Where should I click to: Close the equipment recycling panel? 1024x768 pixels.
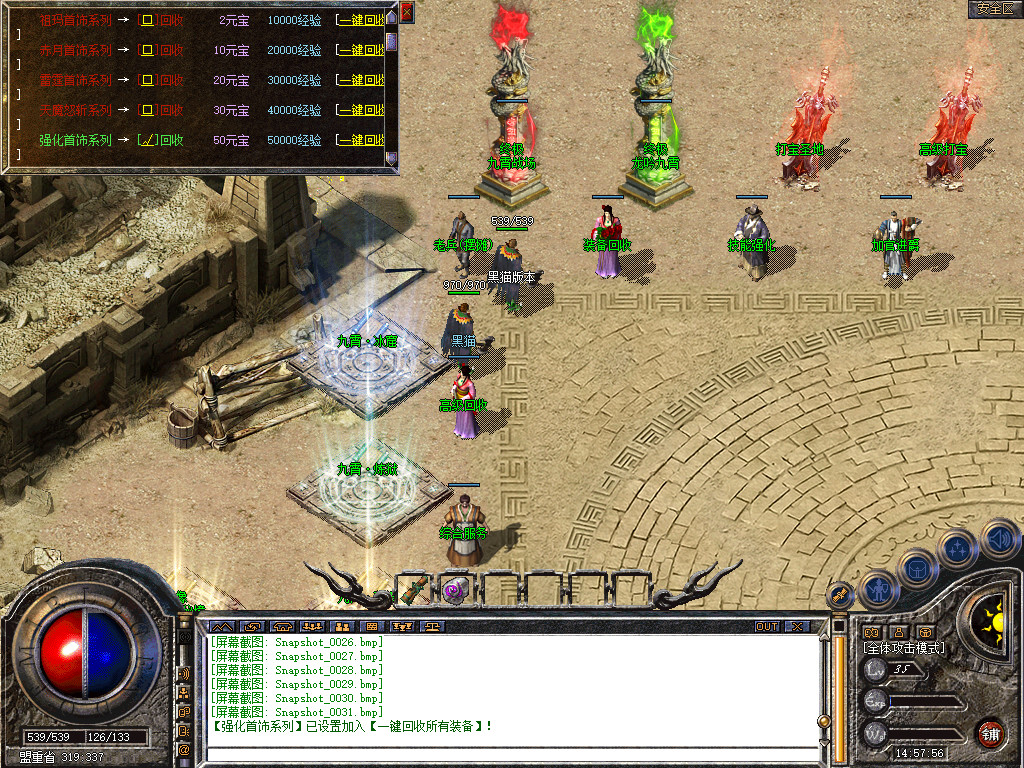click(406, 12)
